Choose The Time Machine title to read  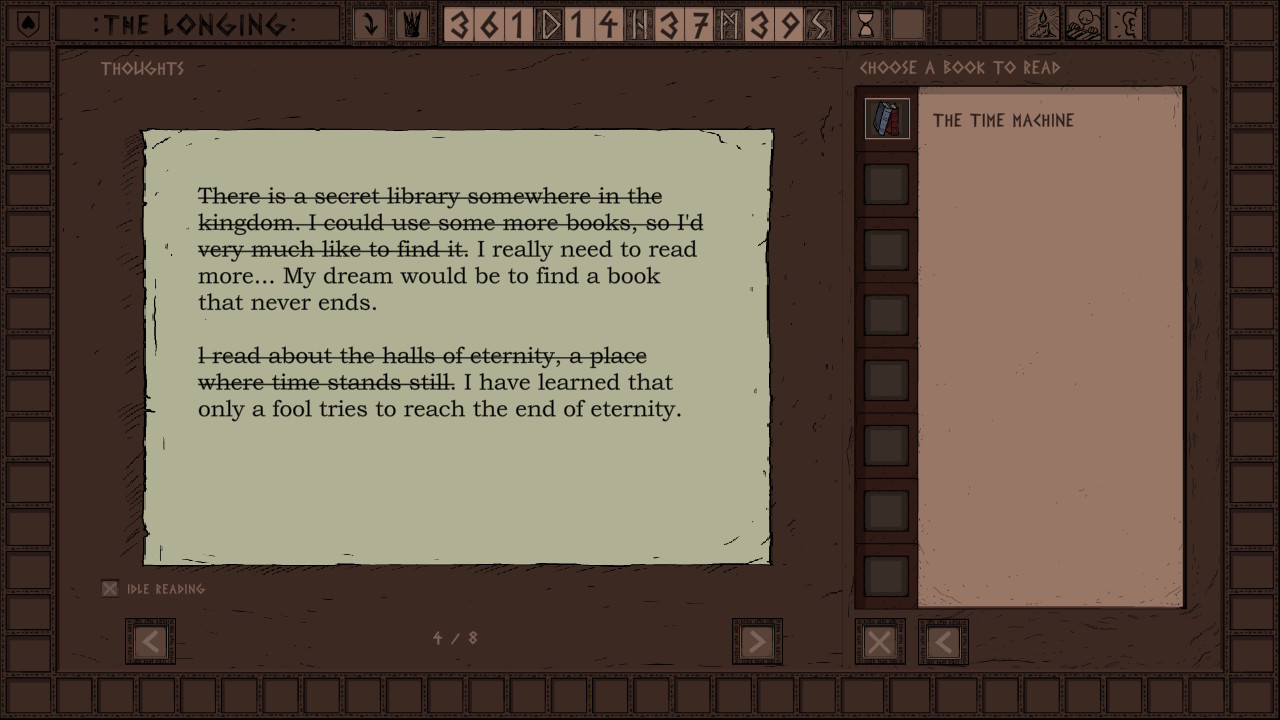[x=1003, y=121]
